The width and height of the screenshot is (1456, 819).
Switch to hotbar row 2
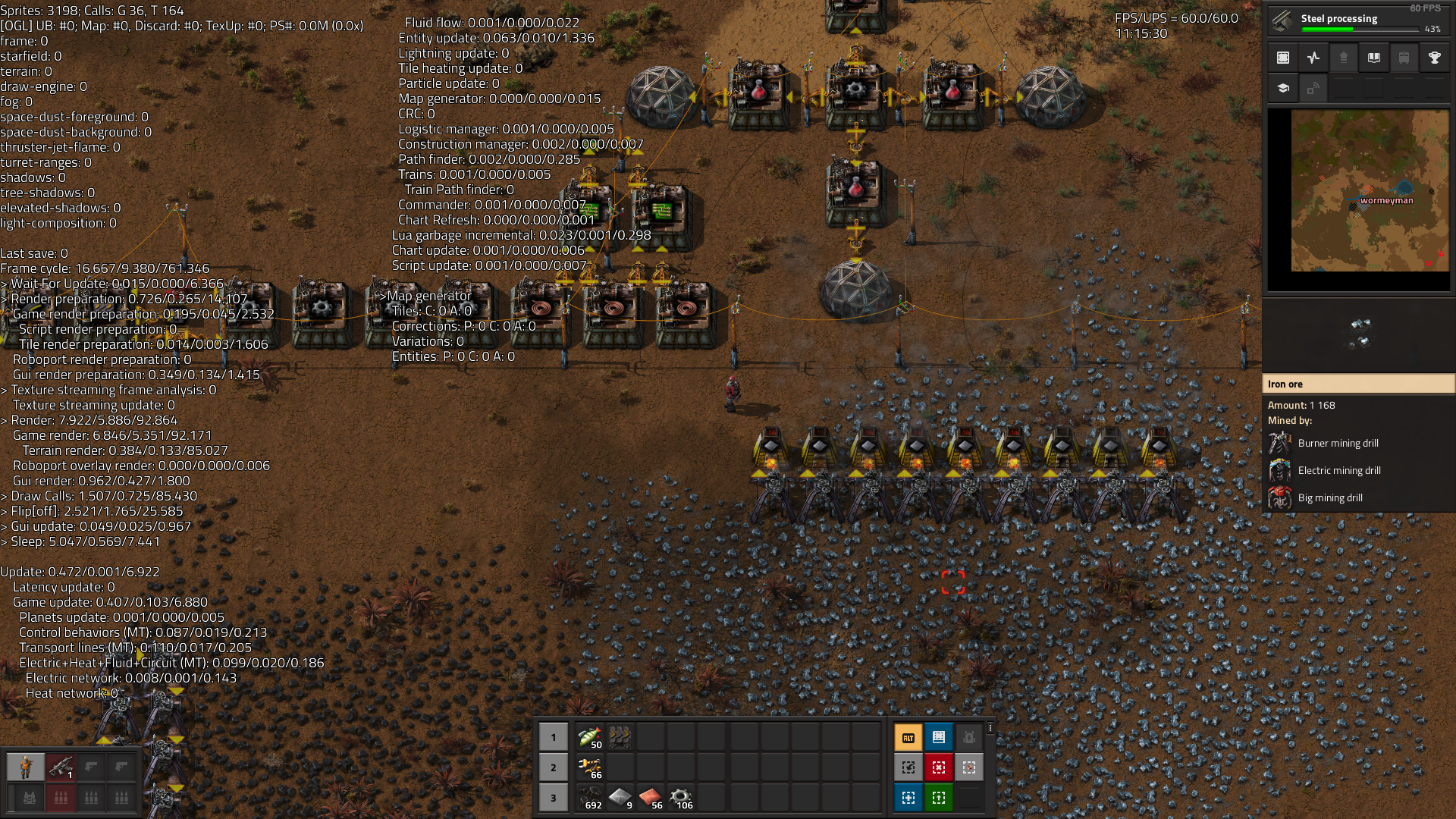[554, 767]
